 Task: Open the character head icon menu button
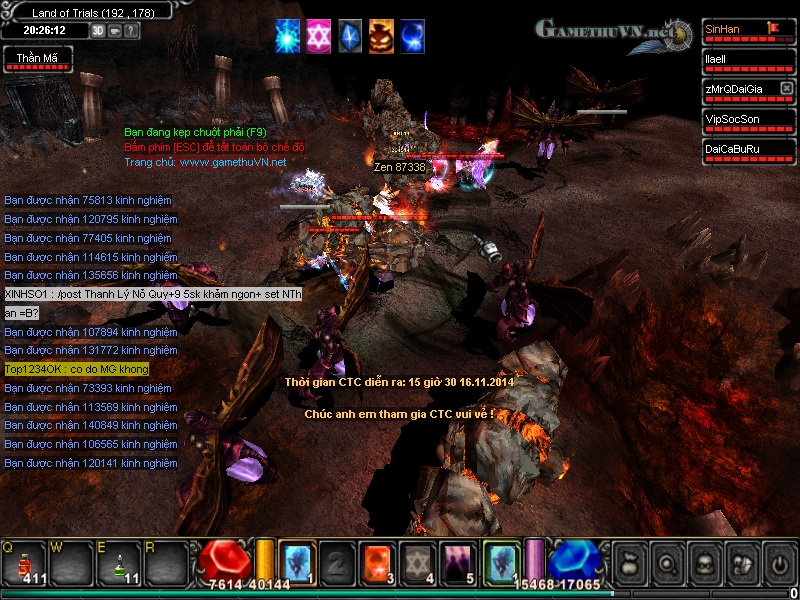[x=704, y=562]
